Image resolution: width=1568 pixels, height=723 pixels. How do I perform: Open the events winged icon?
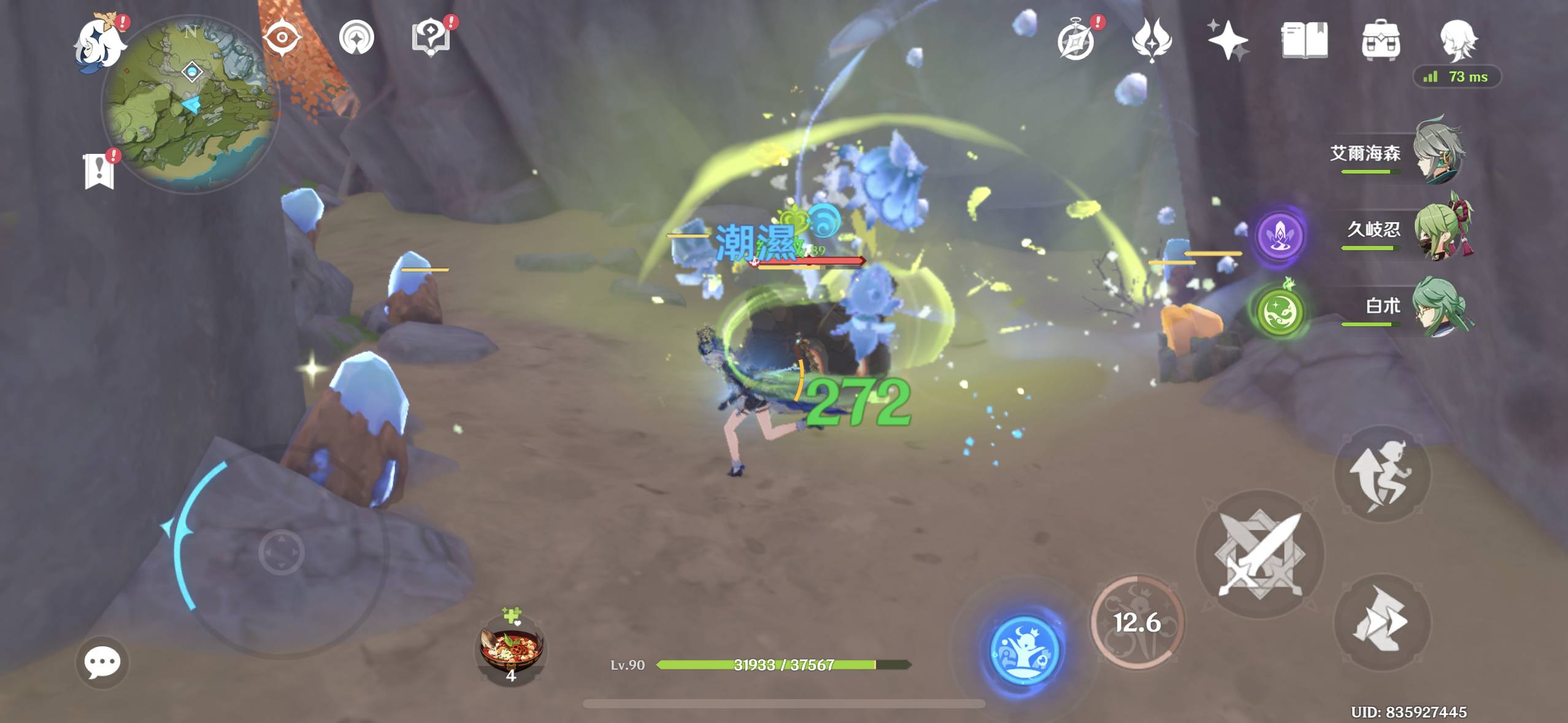[1151, 41]
